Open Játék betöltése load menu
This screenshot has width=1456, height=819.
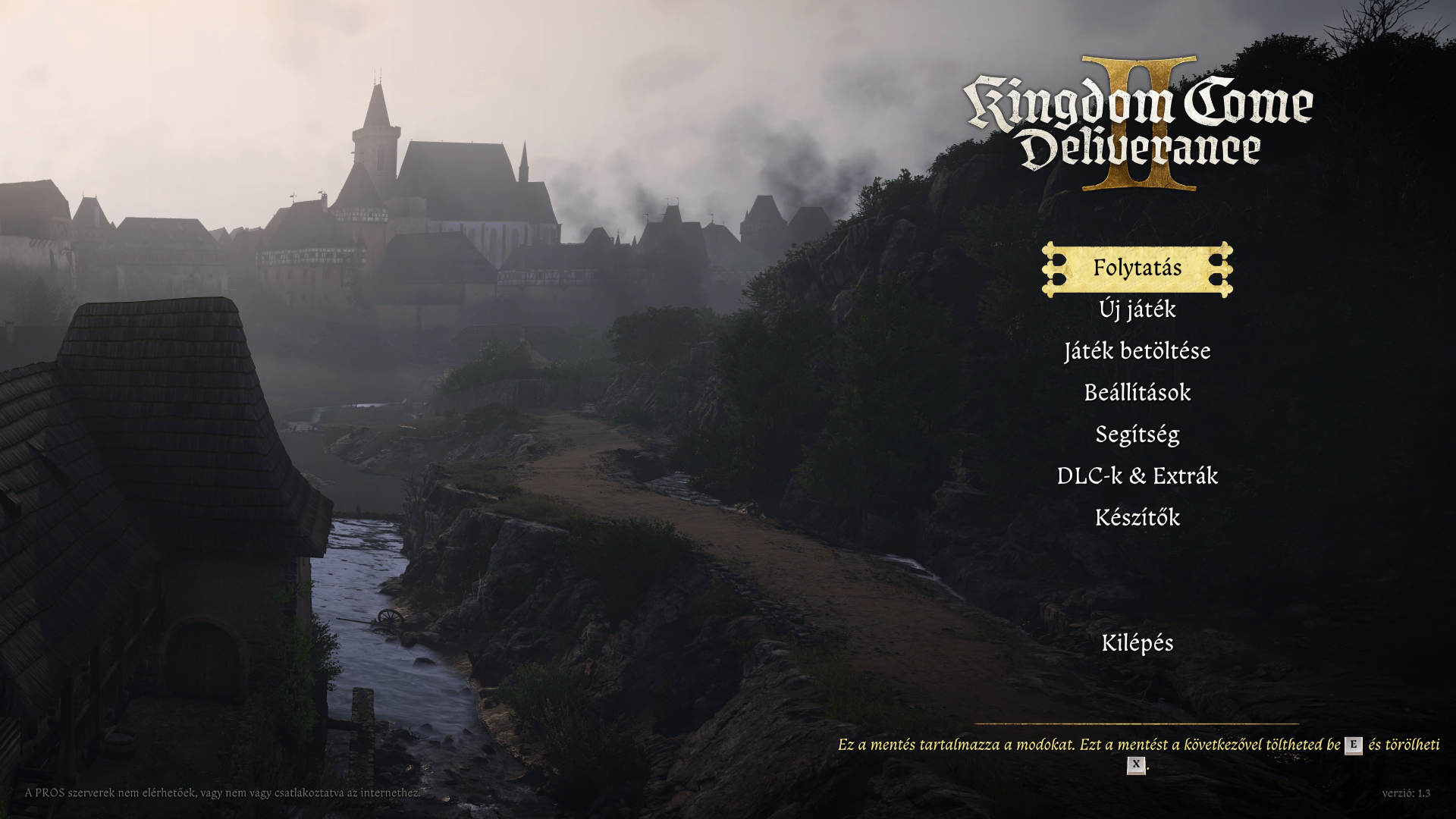pyautogui.click(x=1137, y=351)
